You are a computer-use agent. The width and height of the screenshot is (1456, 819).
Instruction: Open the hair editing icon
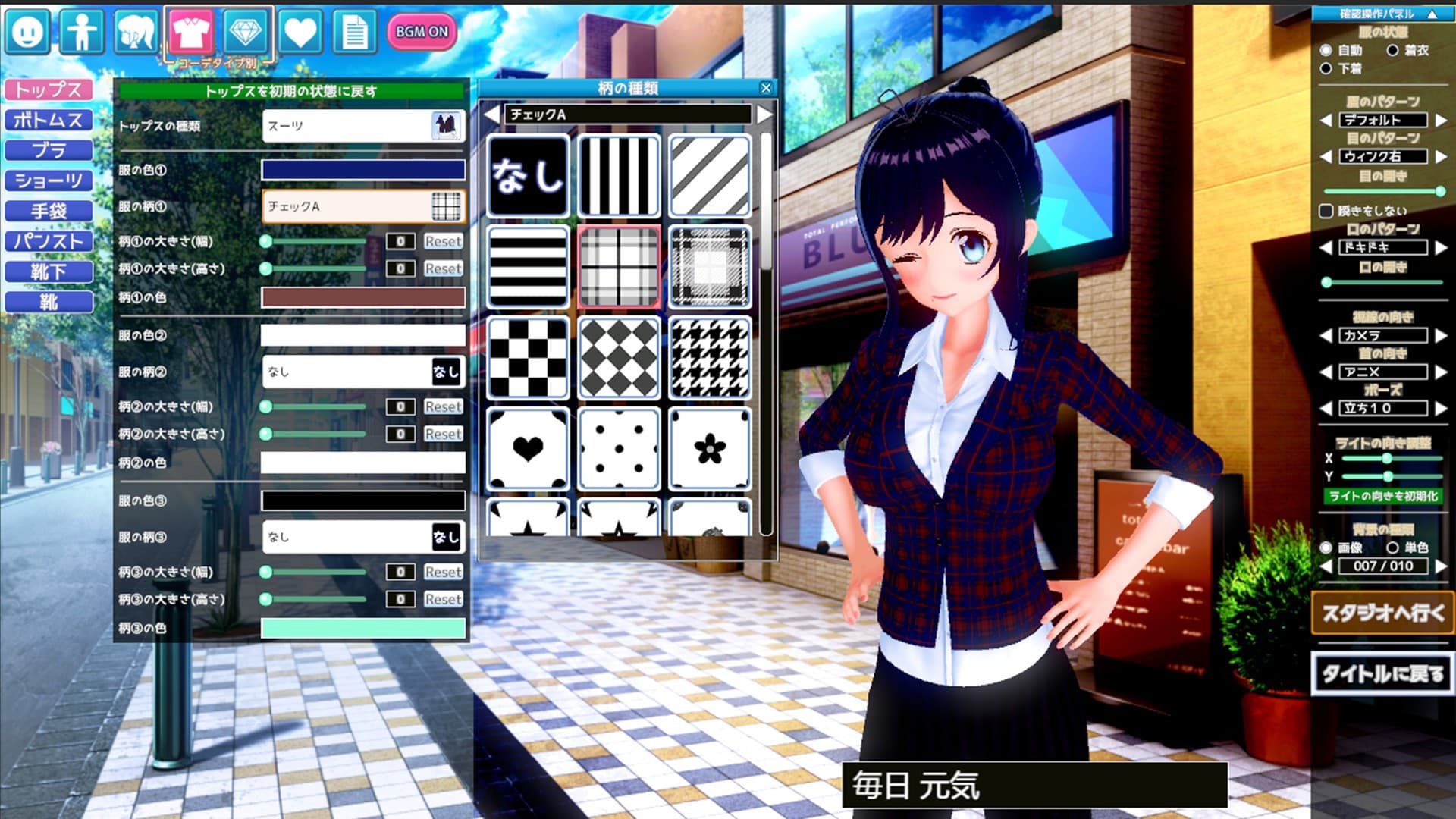click(x=136, y=32)
